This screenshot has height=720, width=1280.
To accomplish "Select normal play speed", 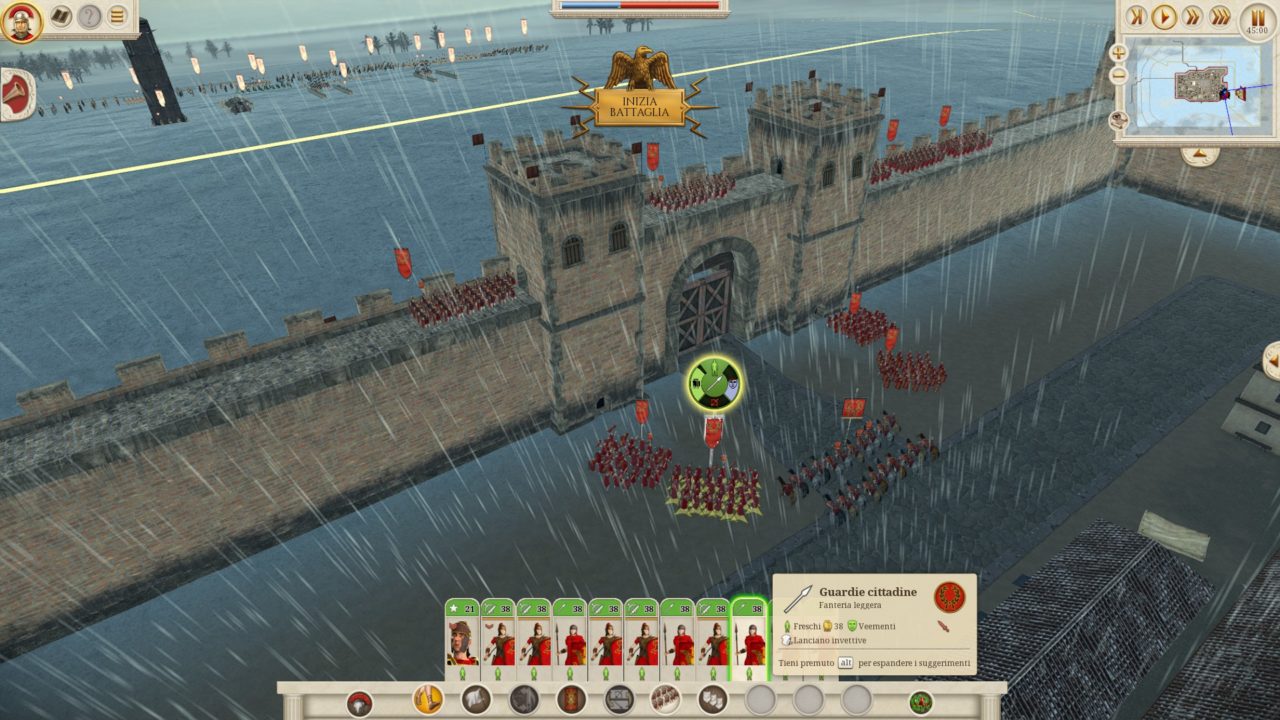I will [1163, 16].
